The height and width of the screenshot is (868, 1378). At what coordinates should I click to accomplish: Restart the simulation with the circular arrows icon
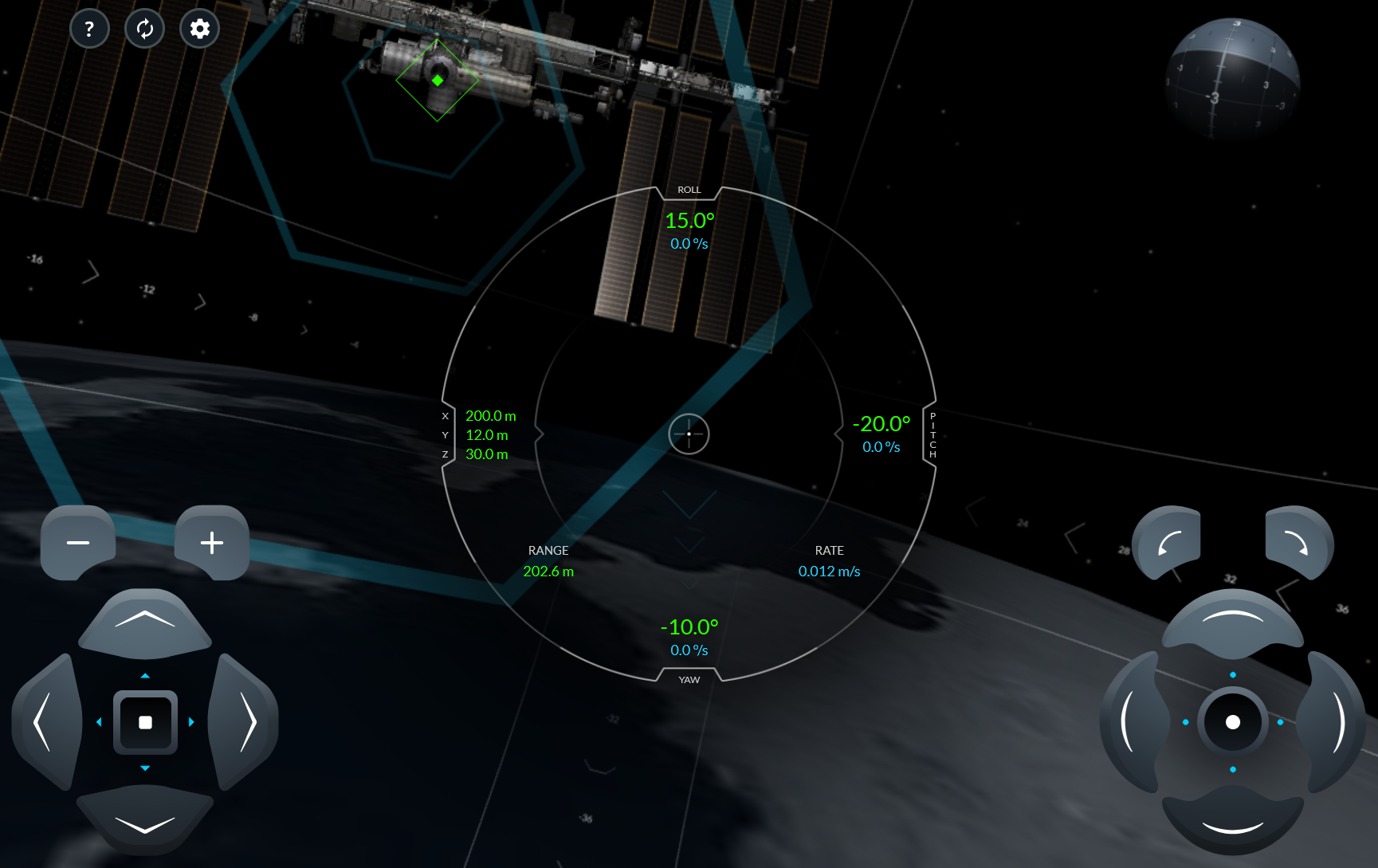click(x=144, y=29)
